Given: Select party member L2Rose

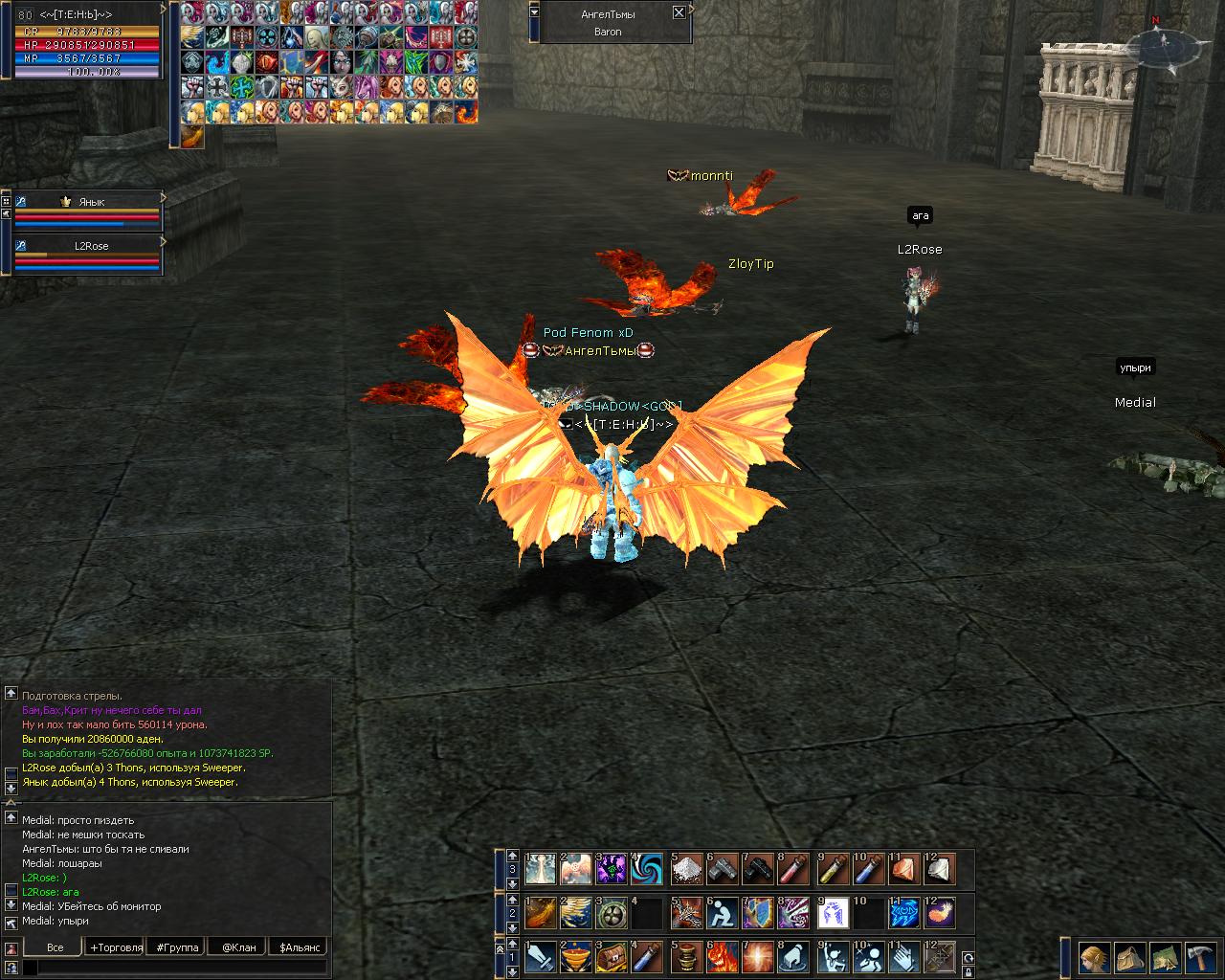Looking at the screenshot, I should pyautogui.click(x=92, y=246).
